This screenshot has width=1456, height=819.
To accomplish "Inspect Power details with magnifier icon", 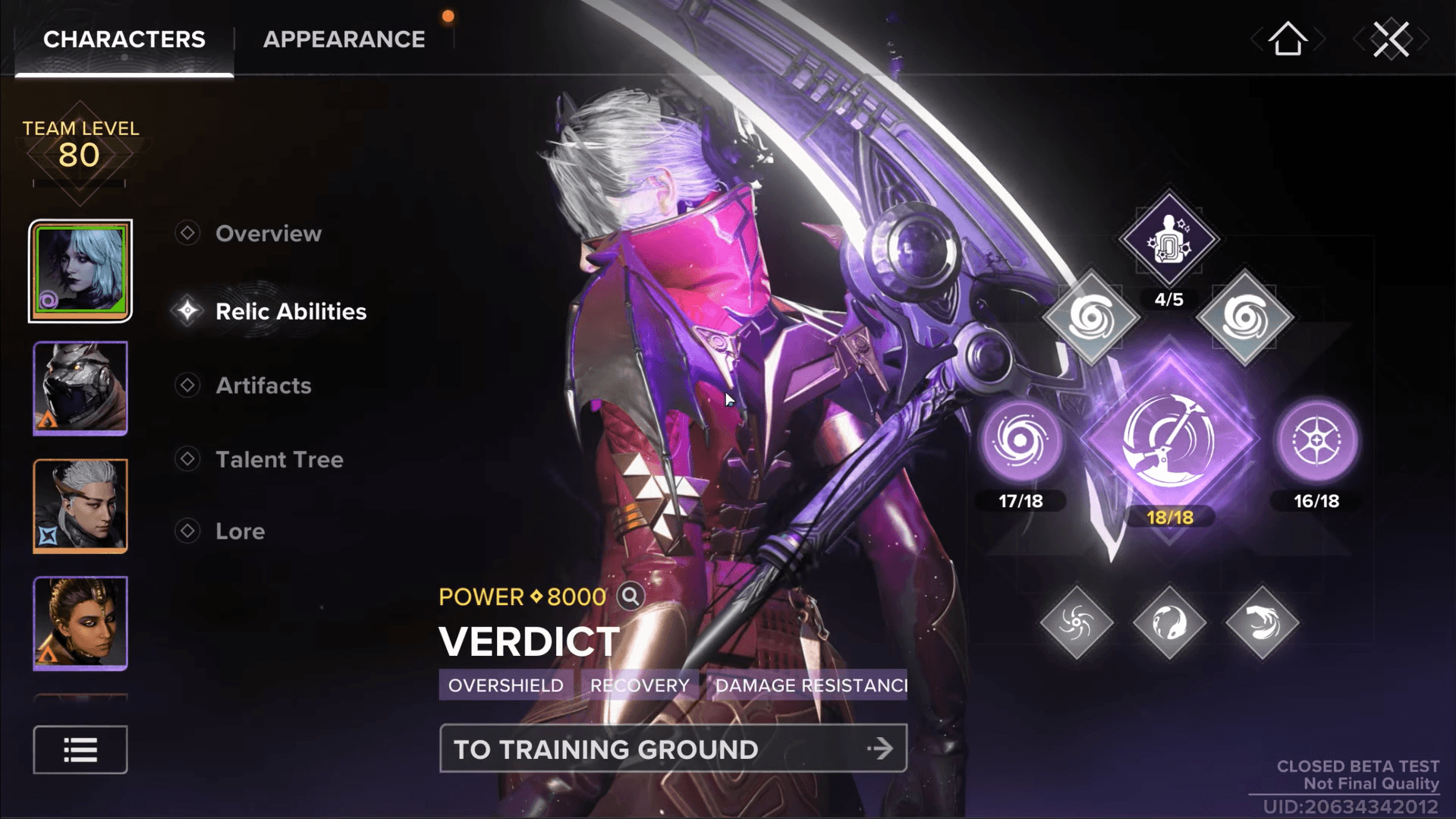I will (x=630, y=597).
